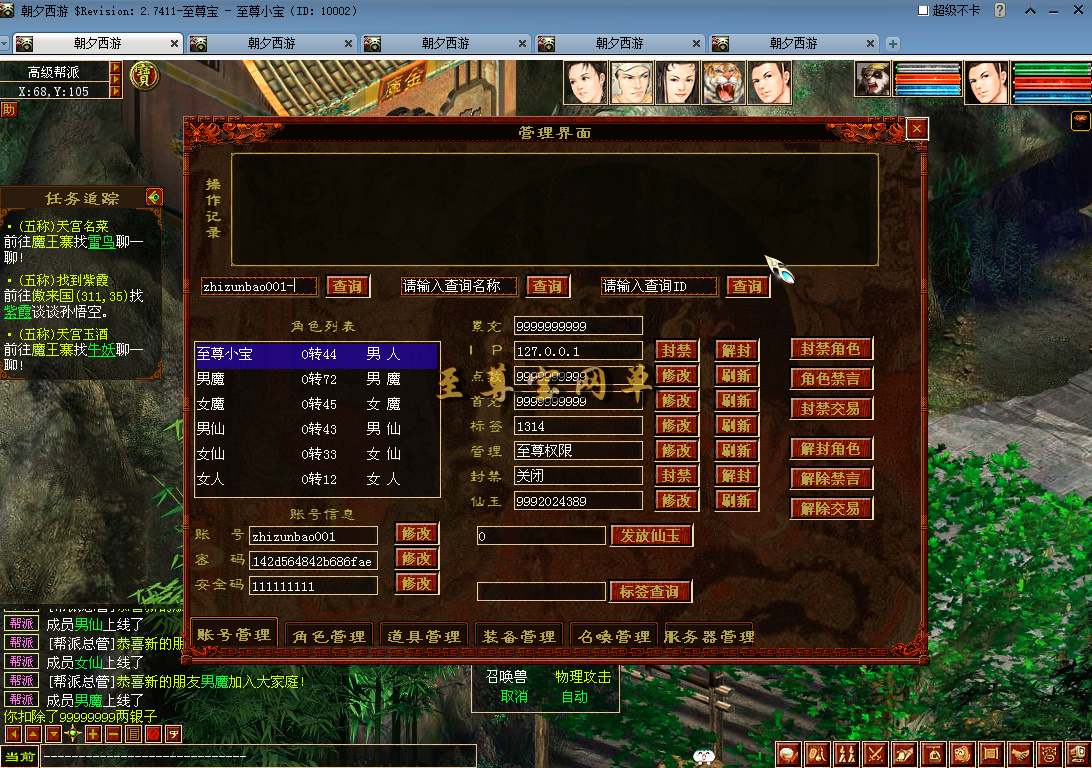Image resolution: width=1092 pixels, height=768 pixels.
Task: Click the 解除禁言 button
Action: pos(831,478)
